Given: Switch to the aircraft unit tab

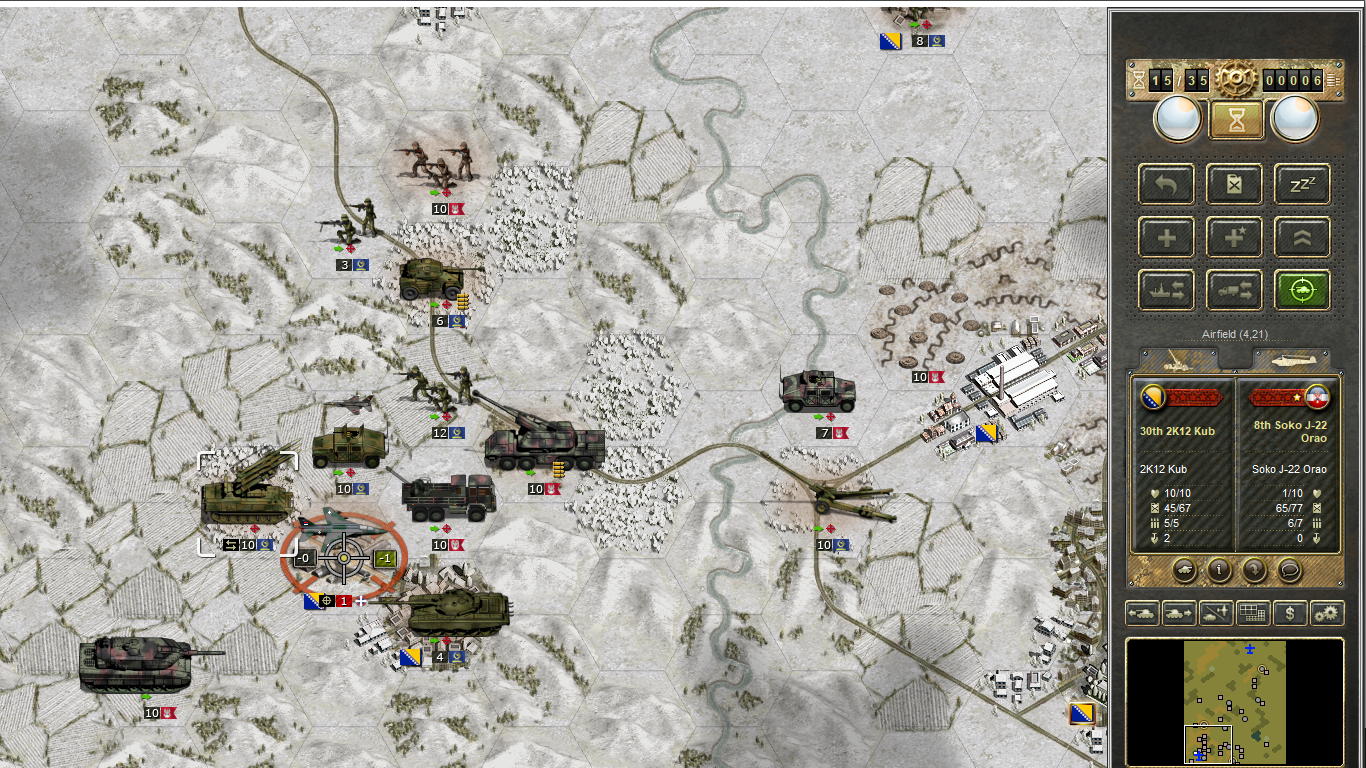Looking at the screenshot, I should [1290, 360].
